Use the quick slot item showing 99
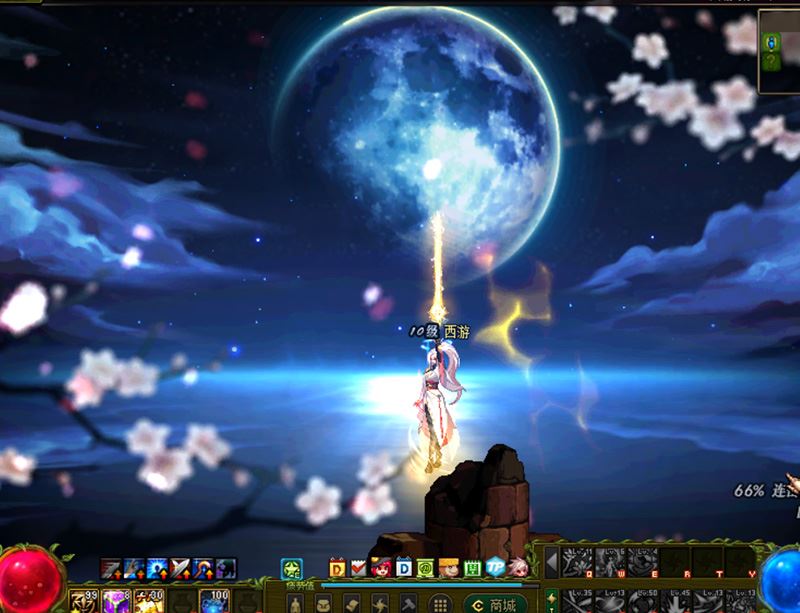 pos(81,601)
